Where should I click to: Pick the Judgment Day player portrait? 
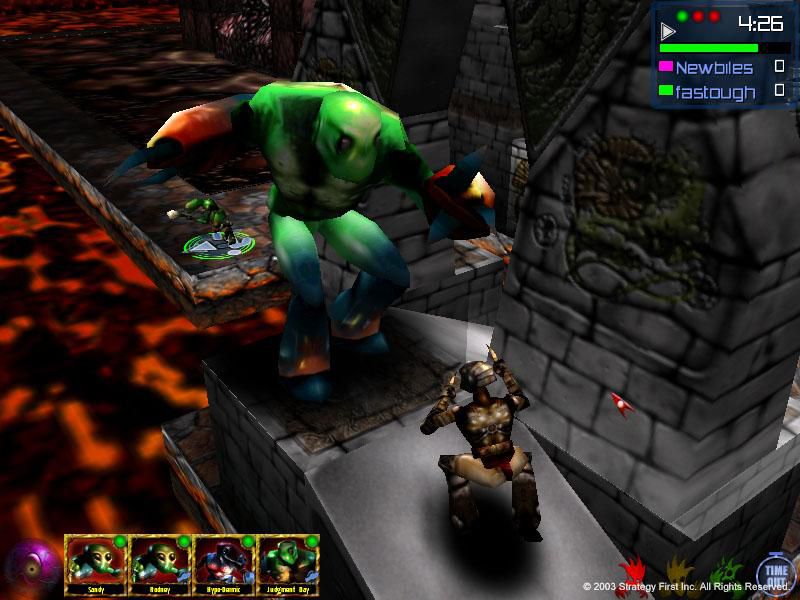click(x=288, y=560)
